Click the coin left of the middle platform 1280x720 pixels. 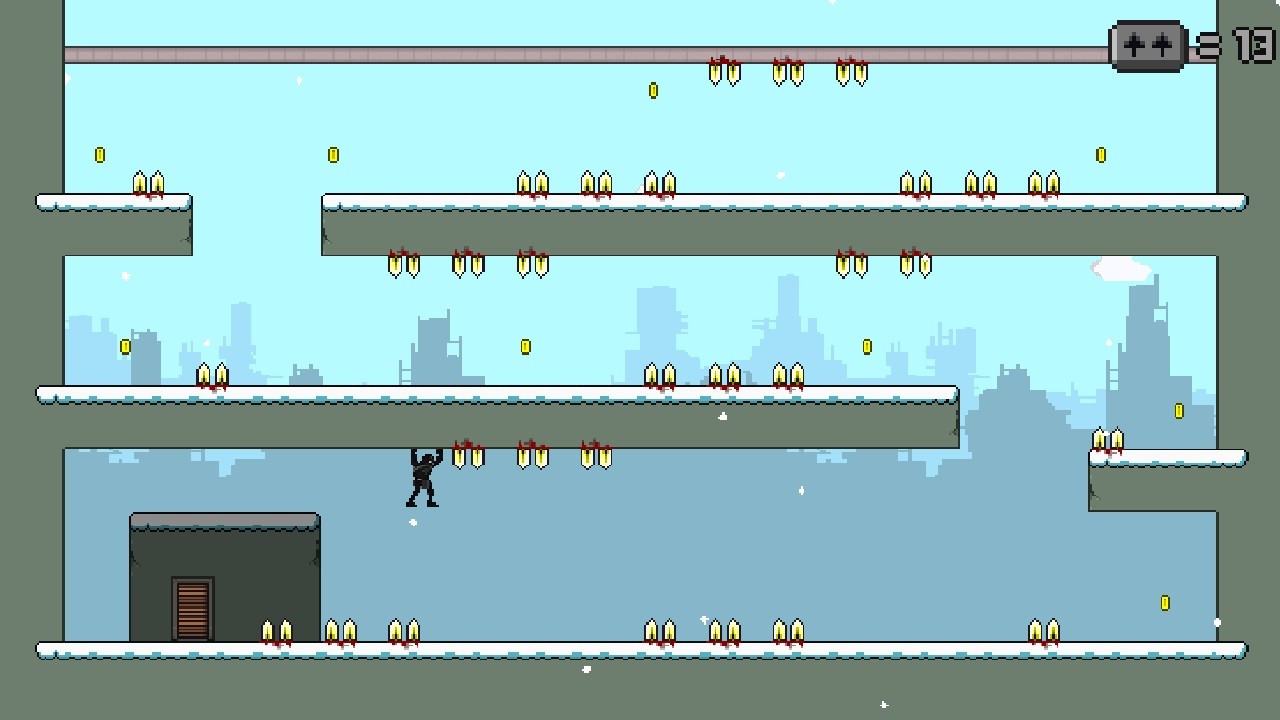click(125, 344)
